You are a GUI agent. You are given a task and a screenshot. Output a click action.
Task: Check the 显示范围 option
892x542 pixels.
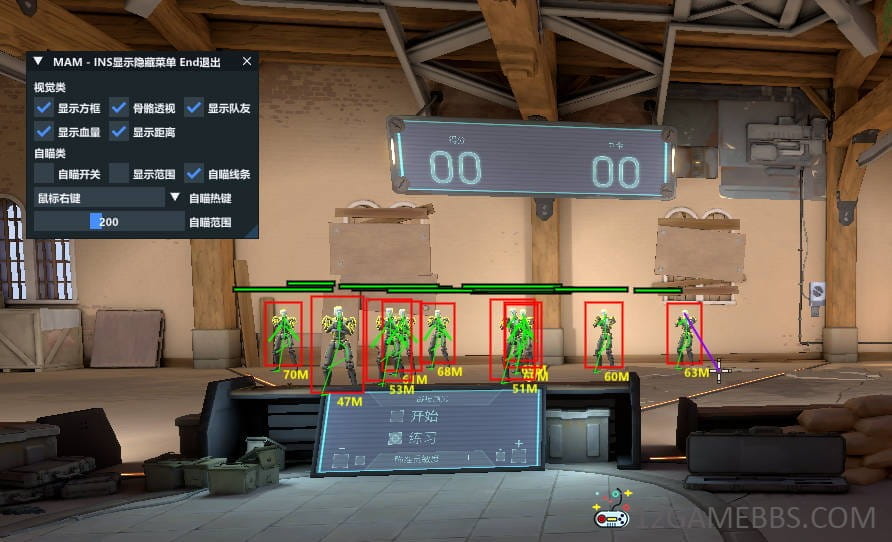pyautogui.click(x=119, y=174)
